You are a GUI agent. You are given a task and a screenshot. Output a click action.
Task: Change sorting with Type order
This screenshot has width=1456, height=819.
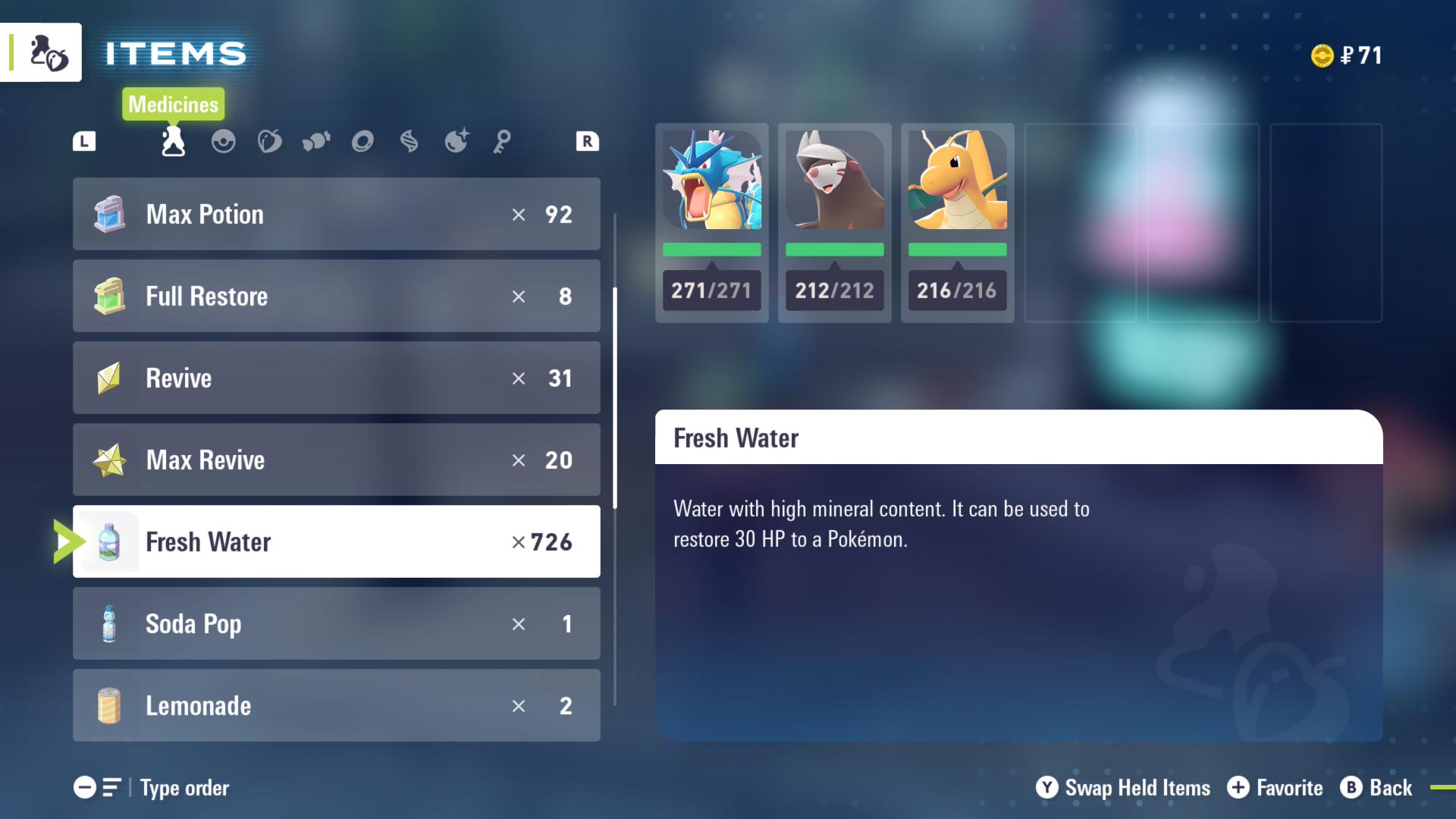152,788
